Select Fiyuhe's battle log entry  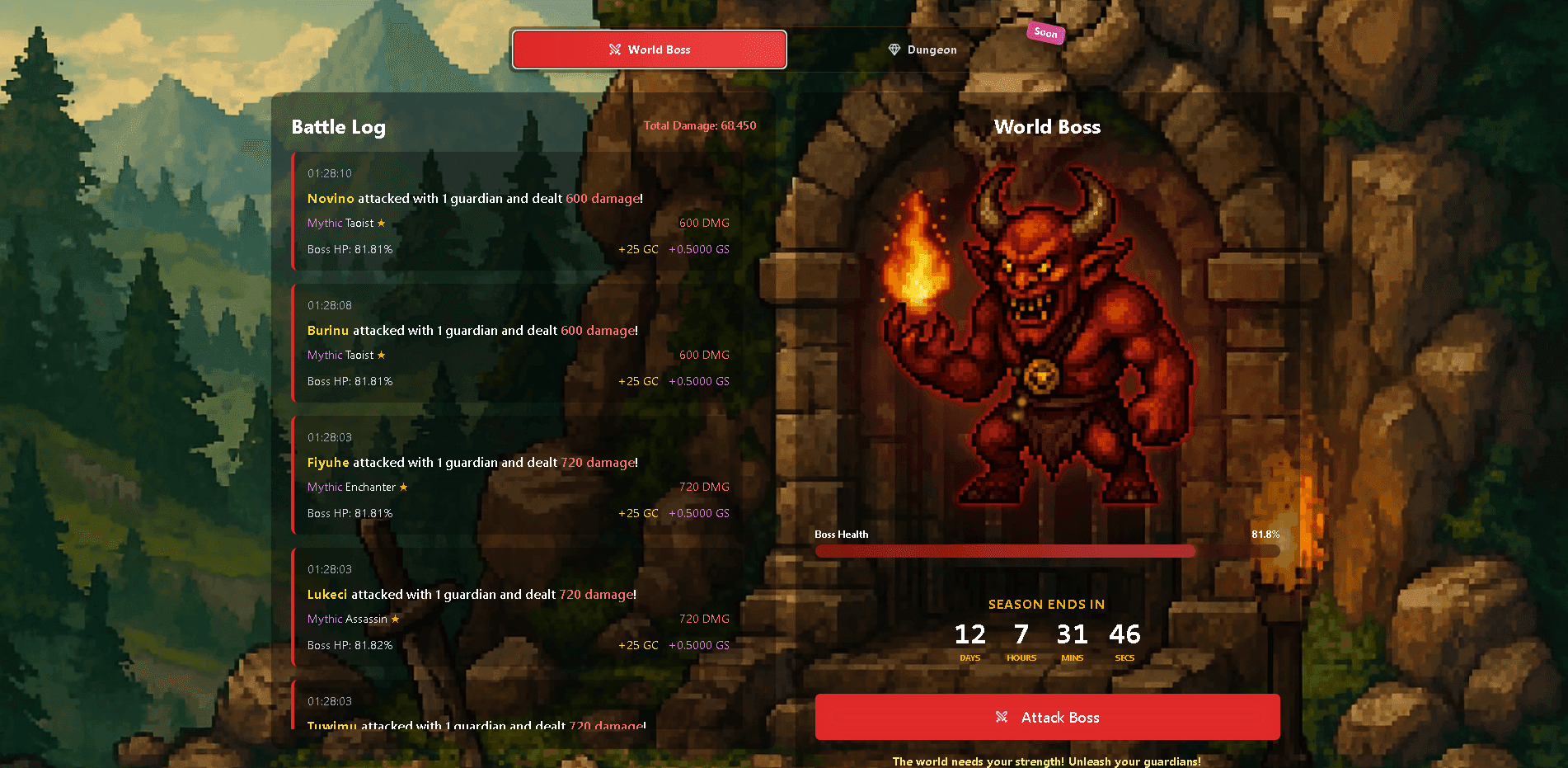511,474
